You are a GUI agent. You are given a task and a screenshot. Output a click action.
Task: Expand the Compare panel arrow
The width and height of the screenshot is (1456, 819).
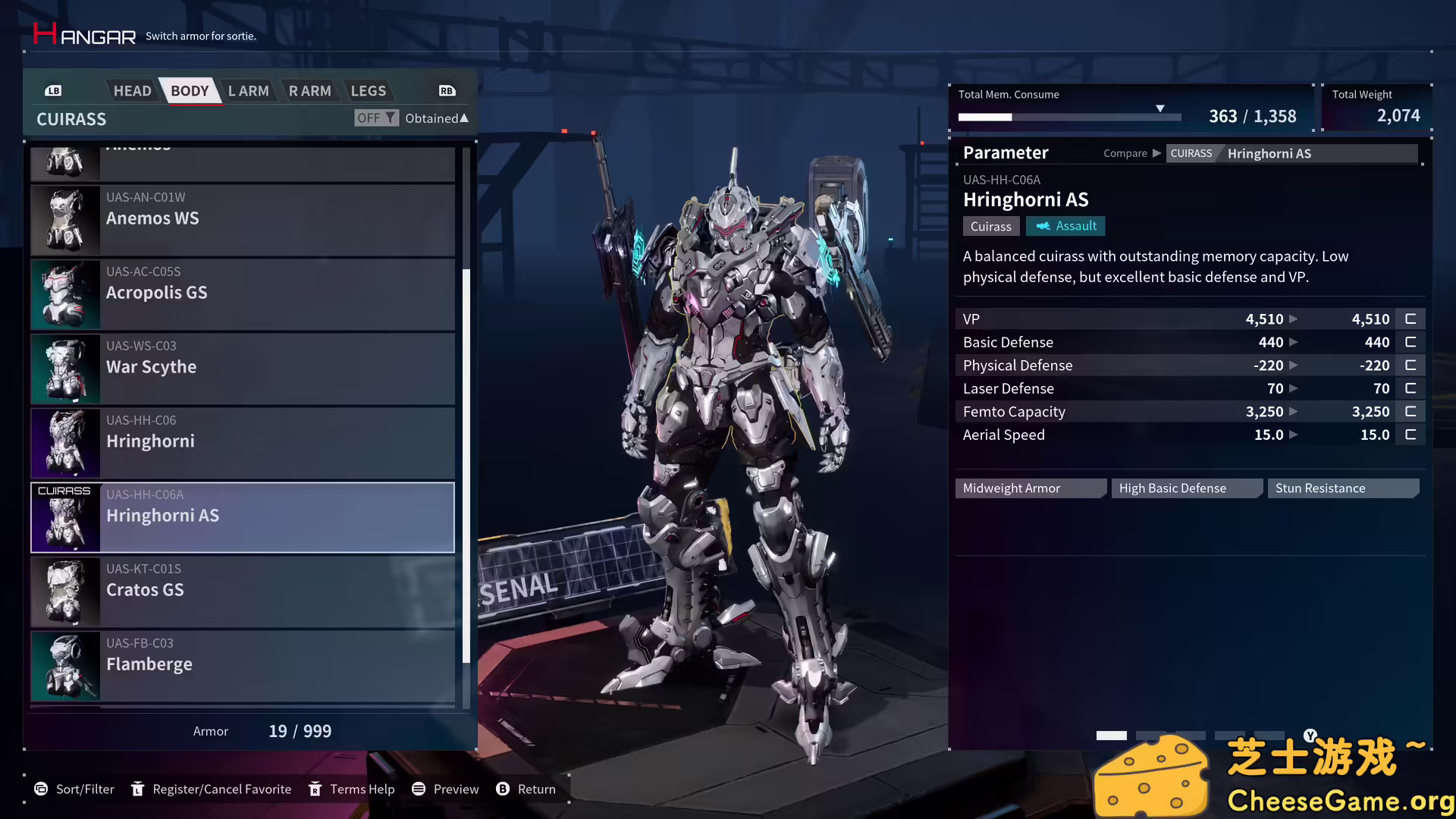pos(1157,152)
